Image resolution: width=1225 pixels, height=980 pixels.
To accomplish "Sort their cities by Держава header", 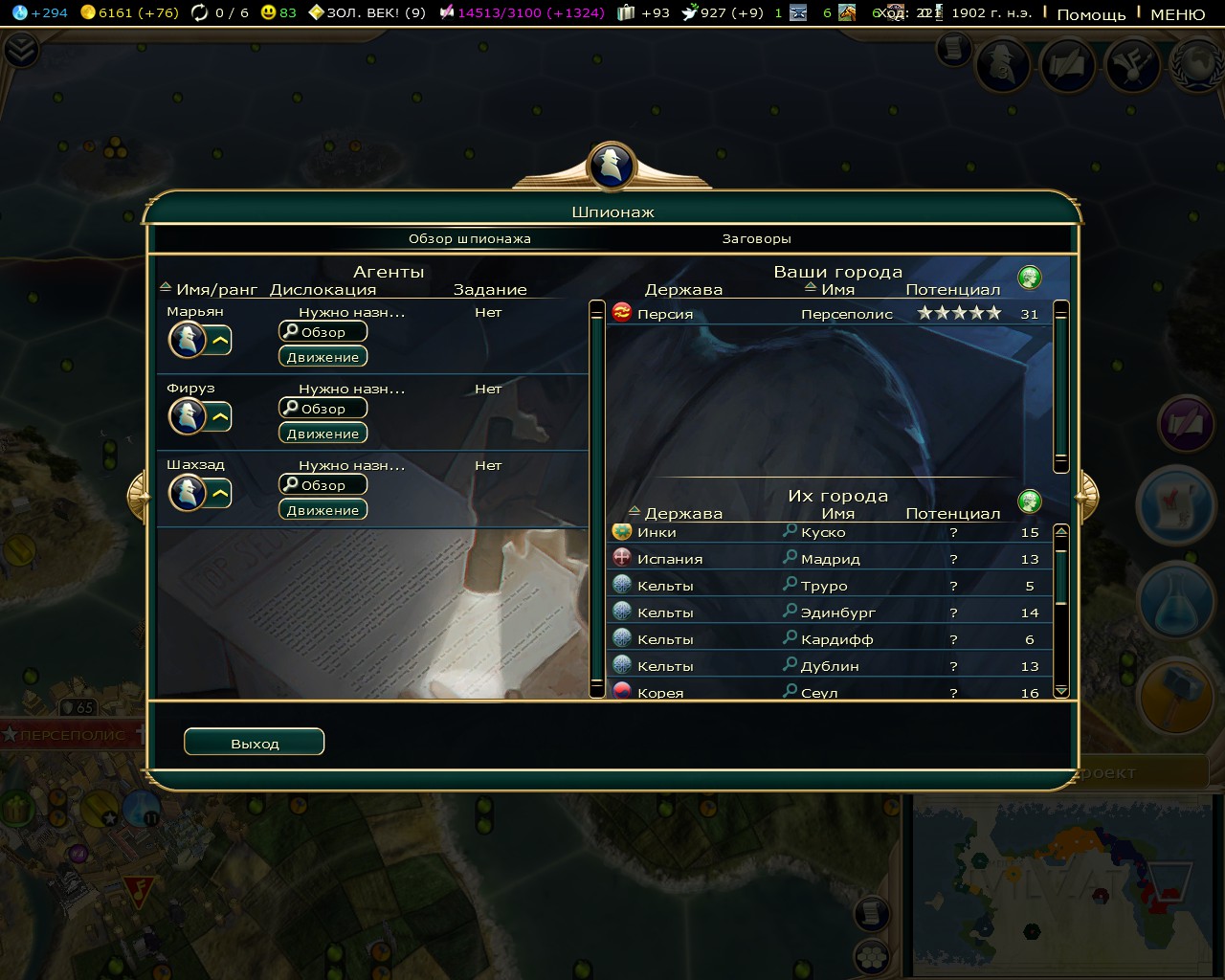I will tap(682, 514).
